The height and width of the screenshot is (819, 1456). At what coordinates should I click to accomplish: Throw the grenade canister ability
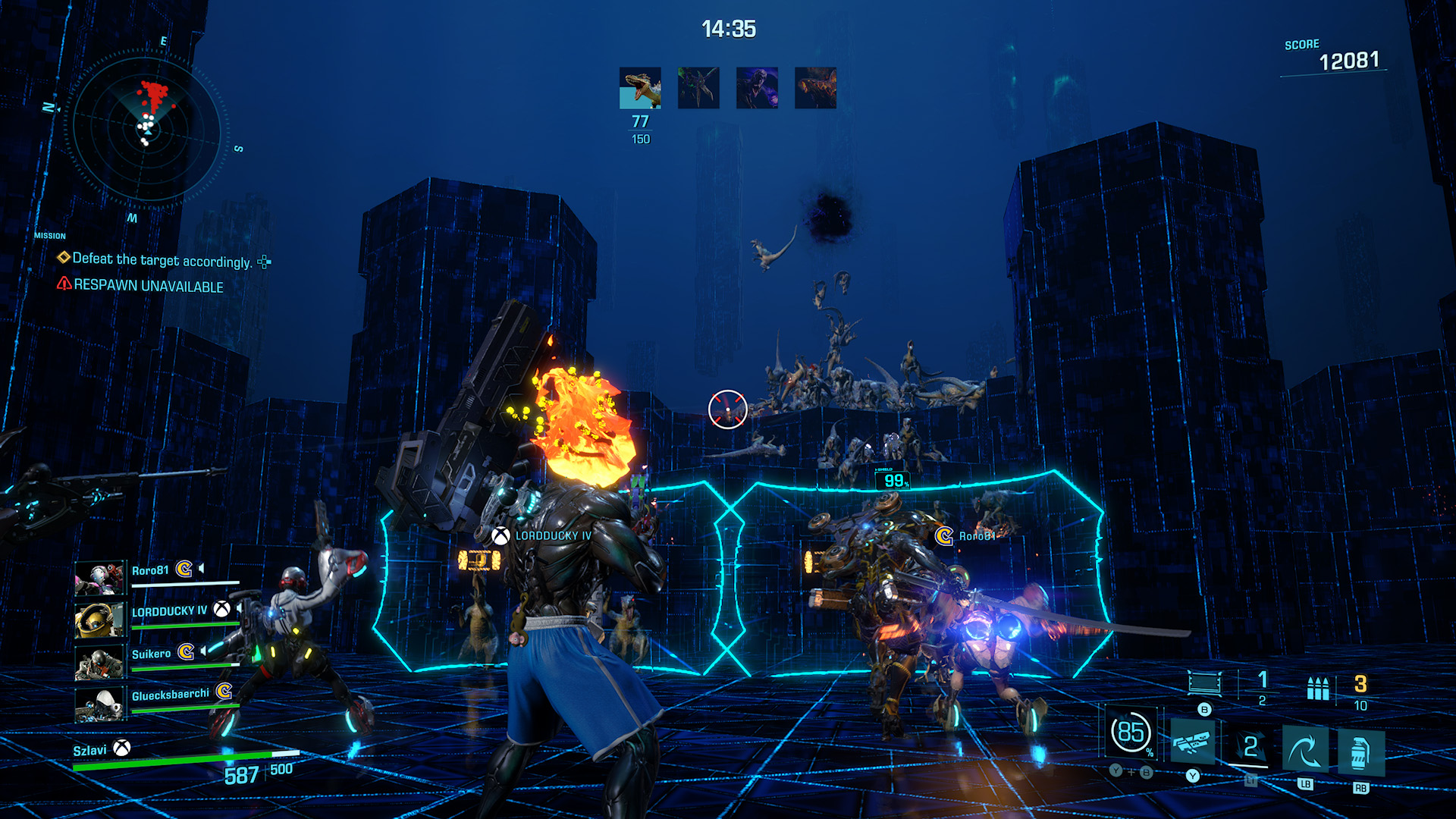(x=1360, y=752)
